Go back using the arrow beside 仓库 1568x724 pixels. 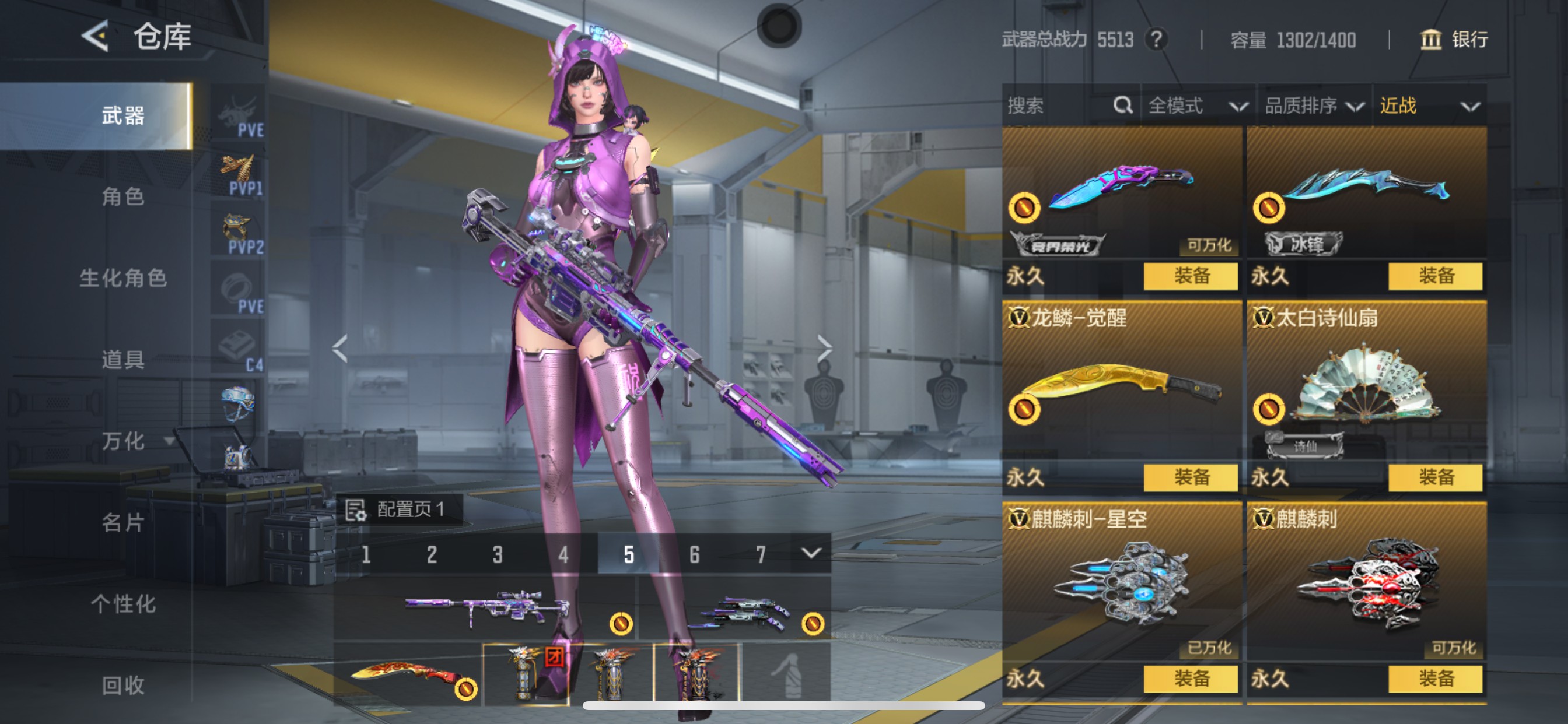coord(96,37)
